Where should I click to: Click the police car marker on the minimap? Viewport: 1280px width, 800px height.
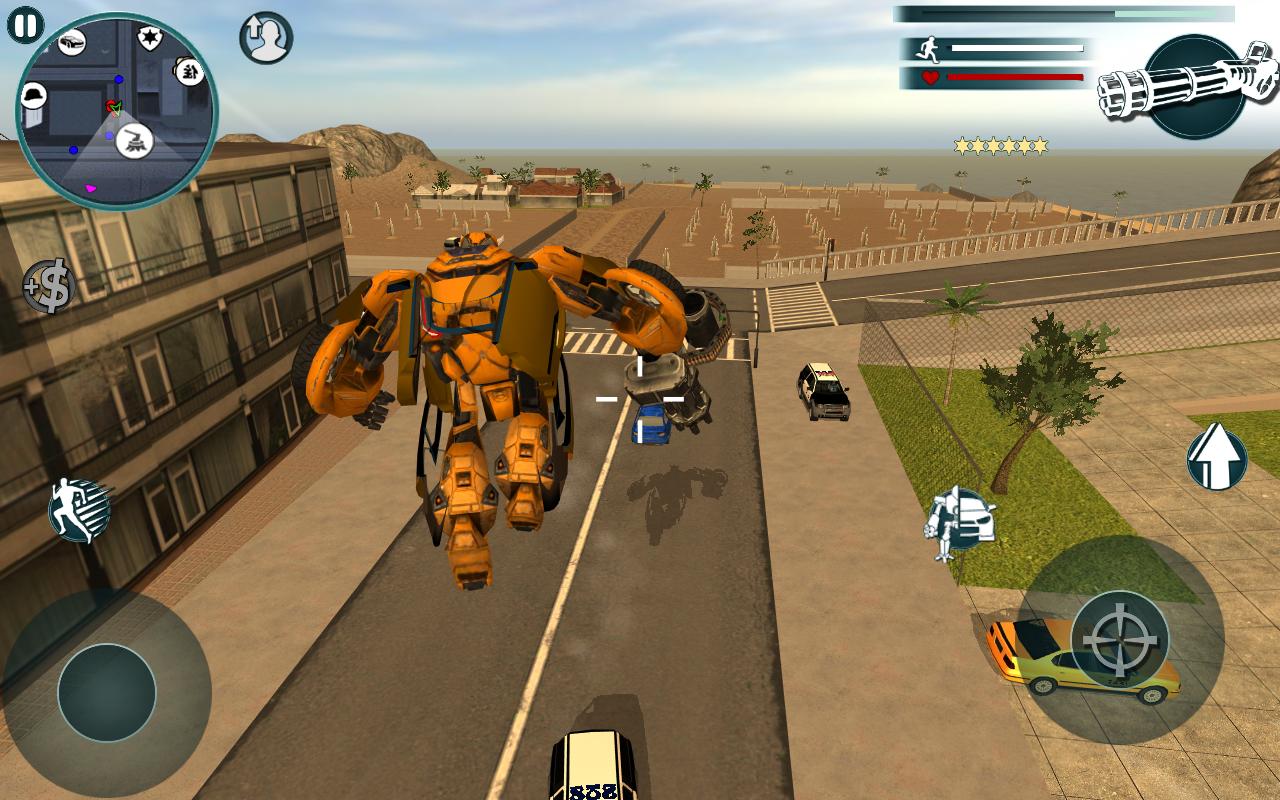point(72,41)
